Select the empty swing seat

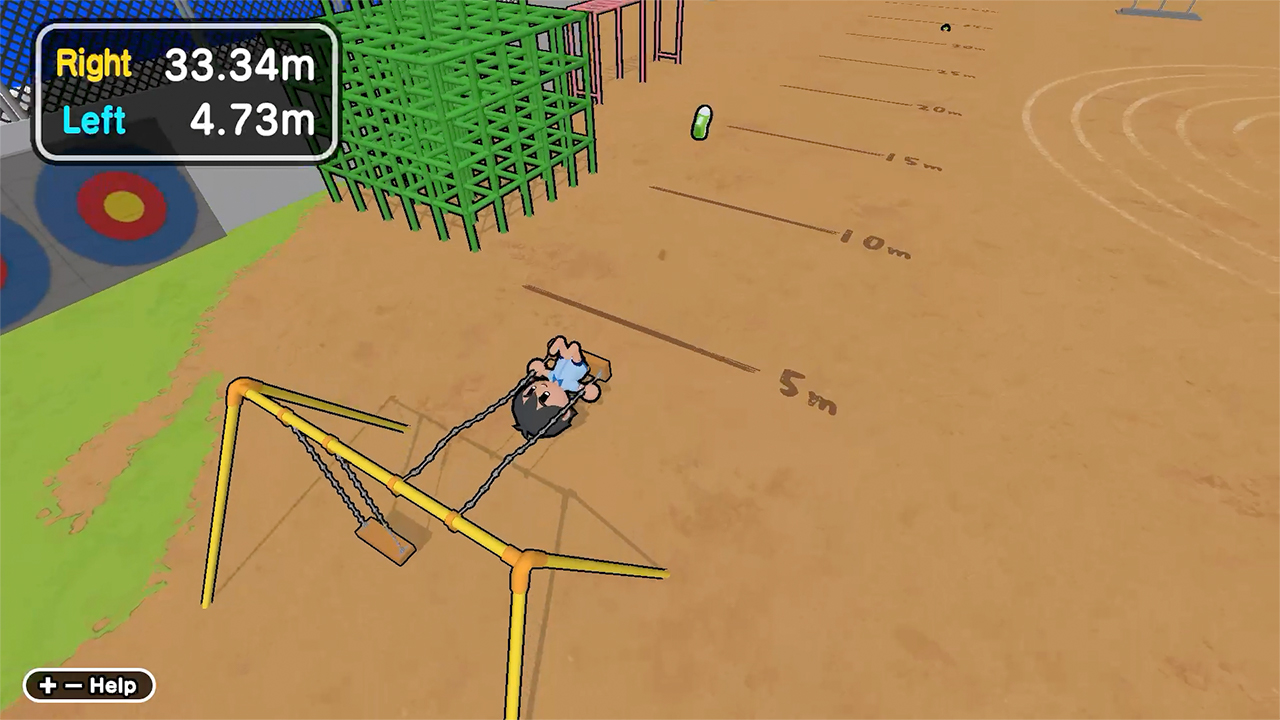tap(385, 540)
